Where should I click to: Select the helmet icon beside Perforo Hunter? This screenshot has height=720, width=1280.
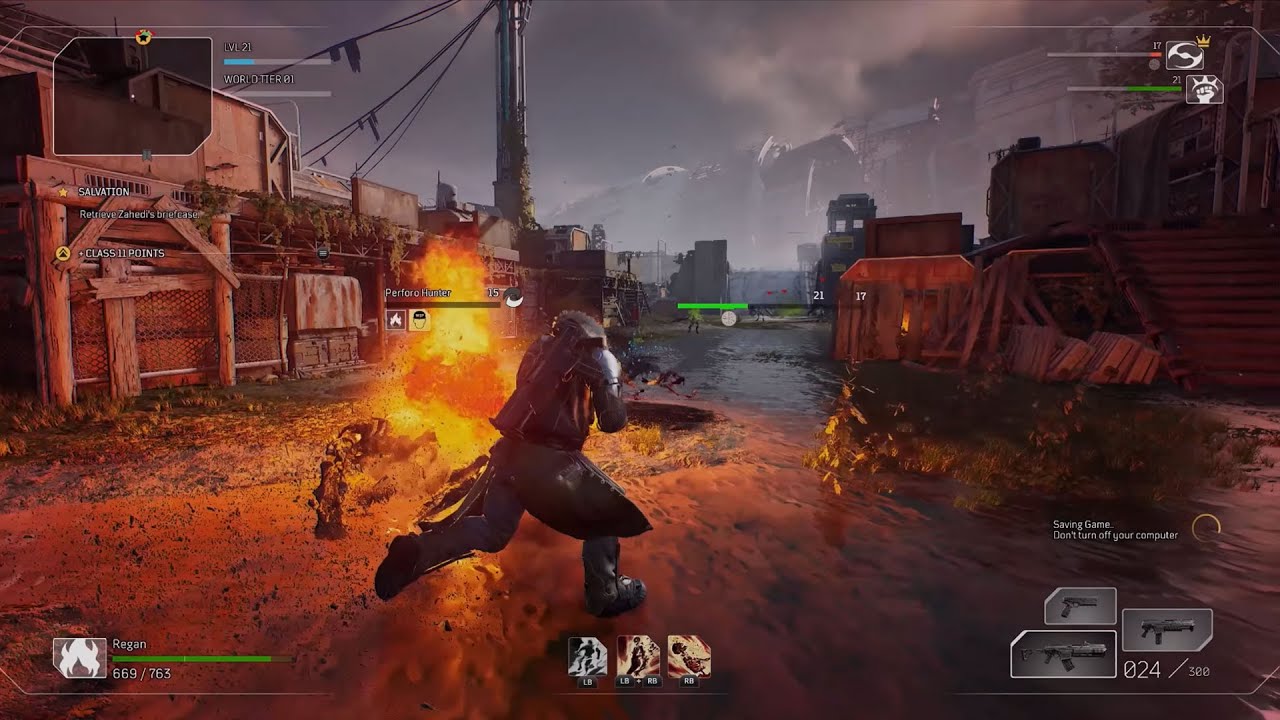pos(422,318)
